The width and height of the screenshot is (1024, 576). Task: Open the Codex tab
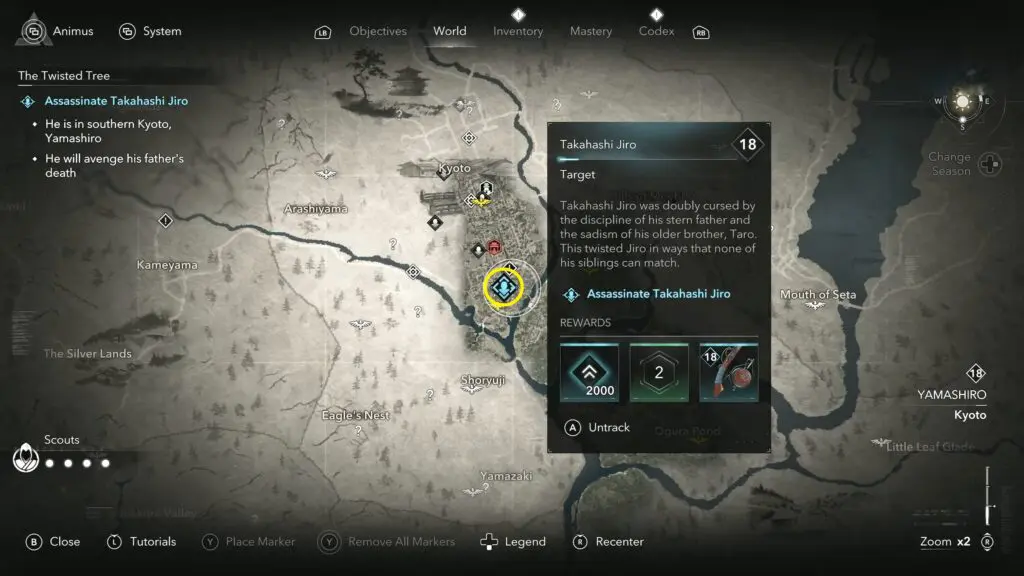(x=657, y=31)
